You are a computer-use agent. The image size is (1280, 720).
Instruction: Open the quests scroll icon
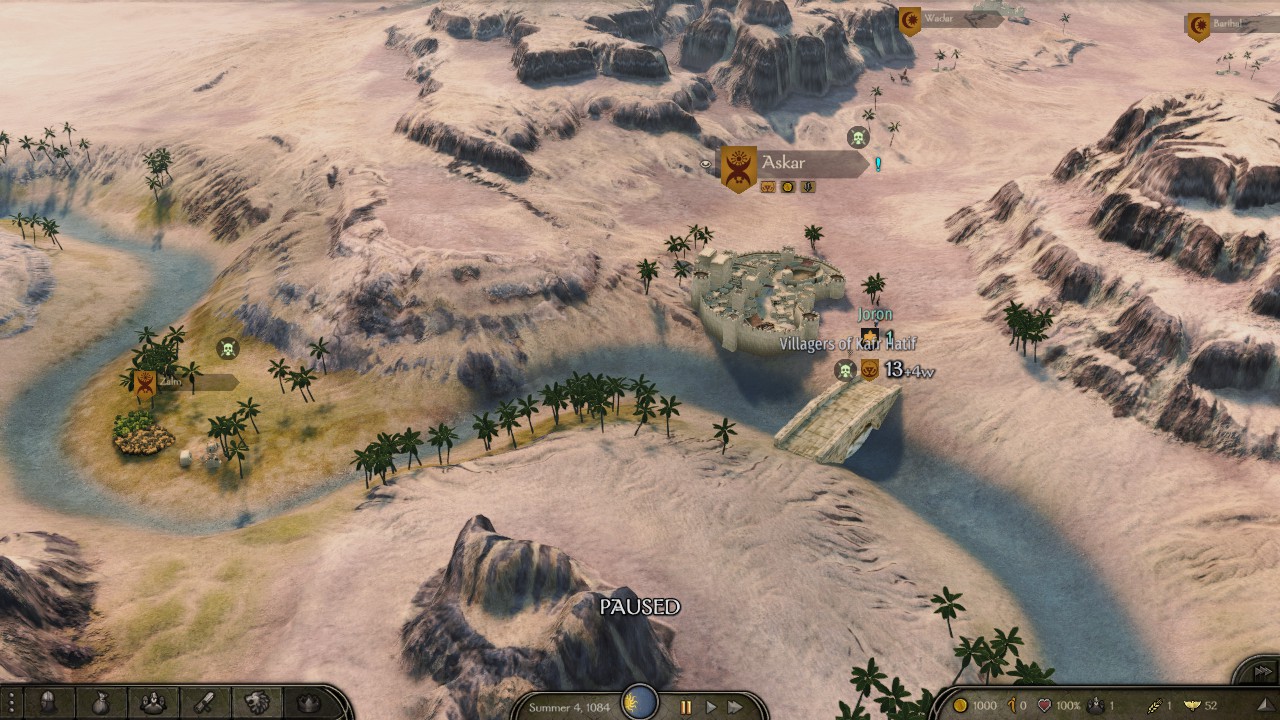(x=204, y=703)
